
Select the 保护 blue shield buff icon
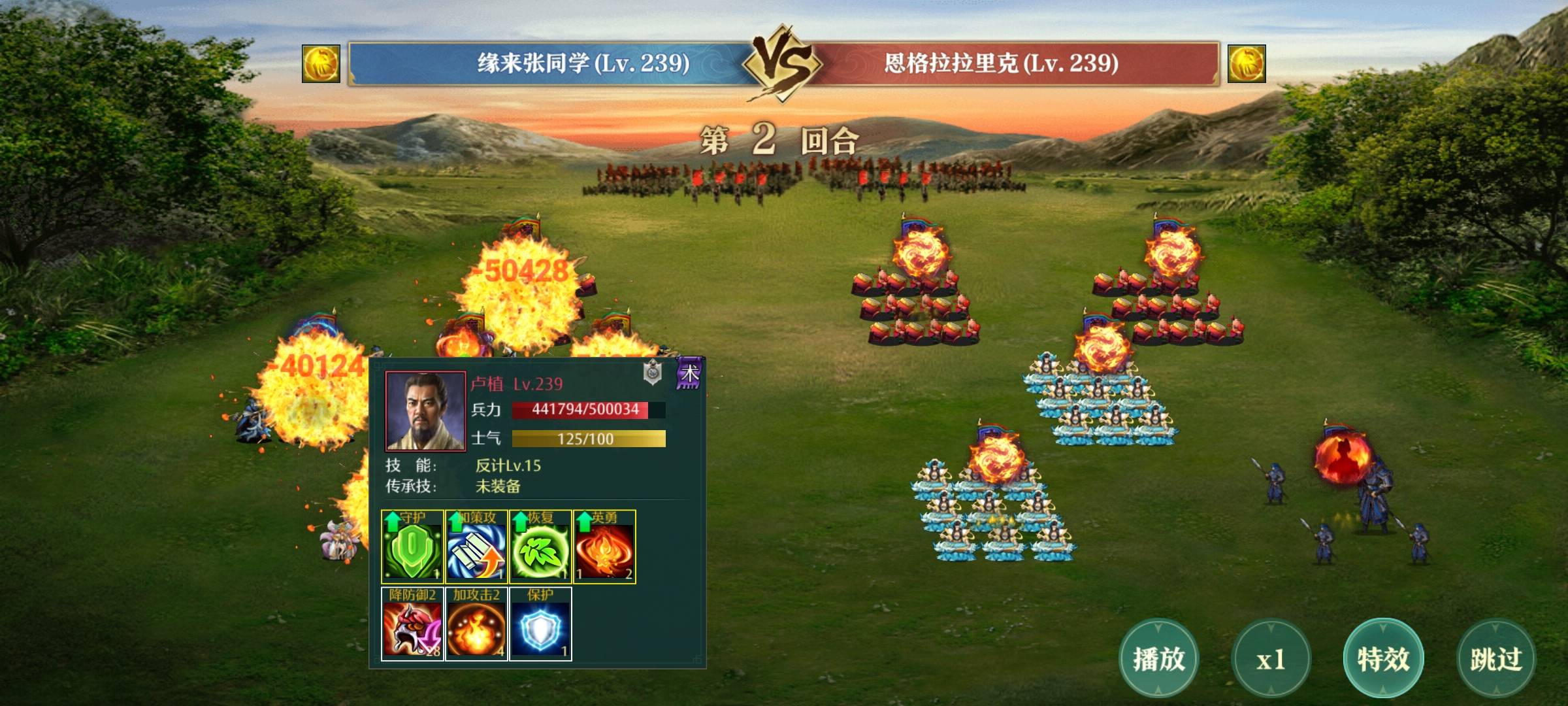click(x=540, y=624)
